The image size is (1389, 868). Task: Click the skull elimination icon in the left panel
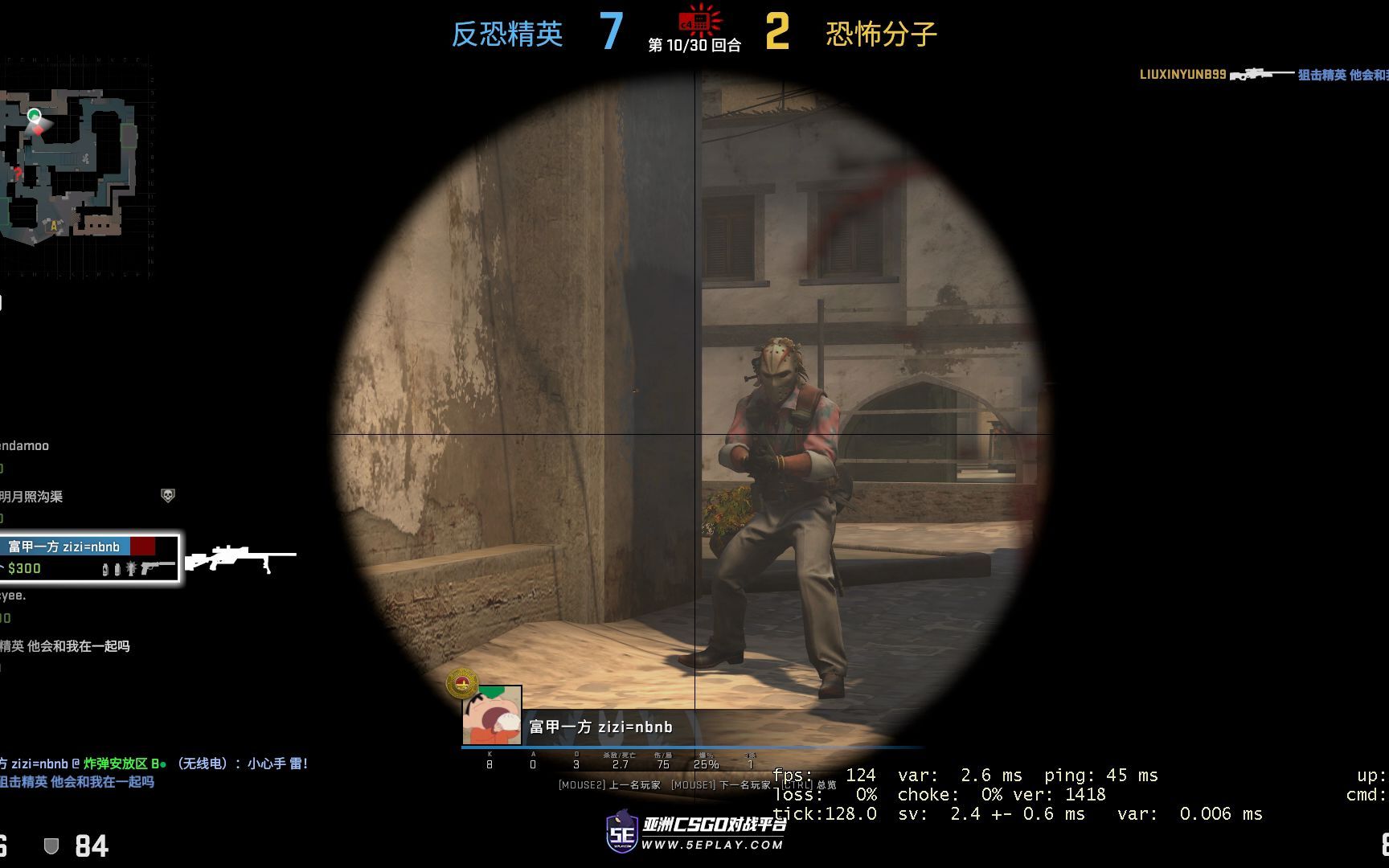[167, 496]
